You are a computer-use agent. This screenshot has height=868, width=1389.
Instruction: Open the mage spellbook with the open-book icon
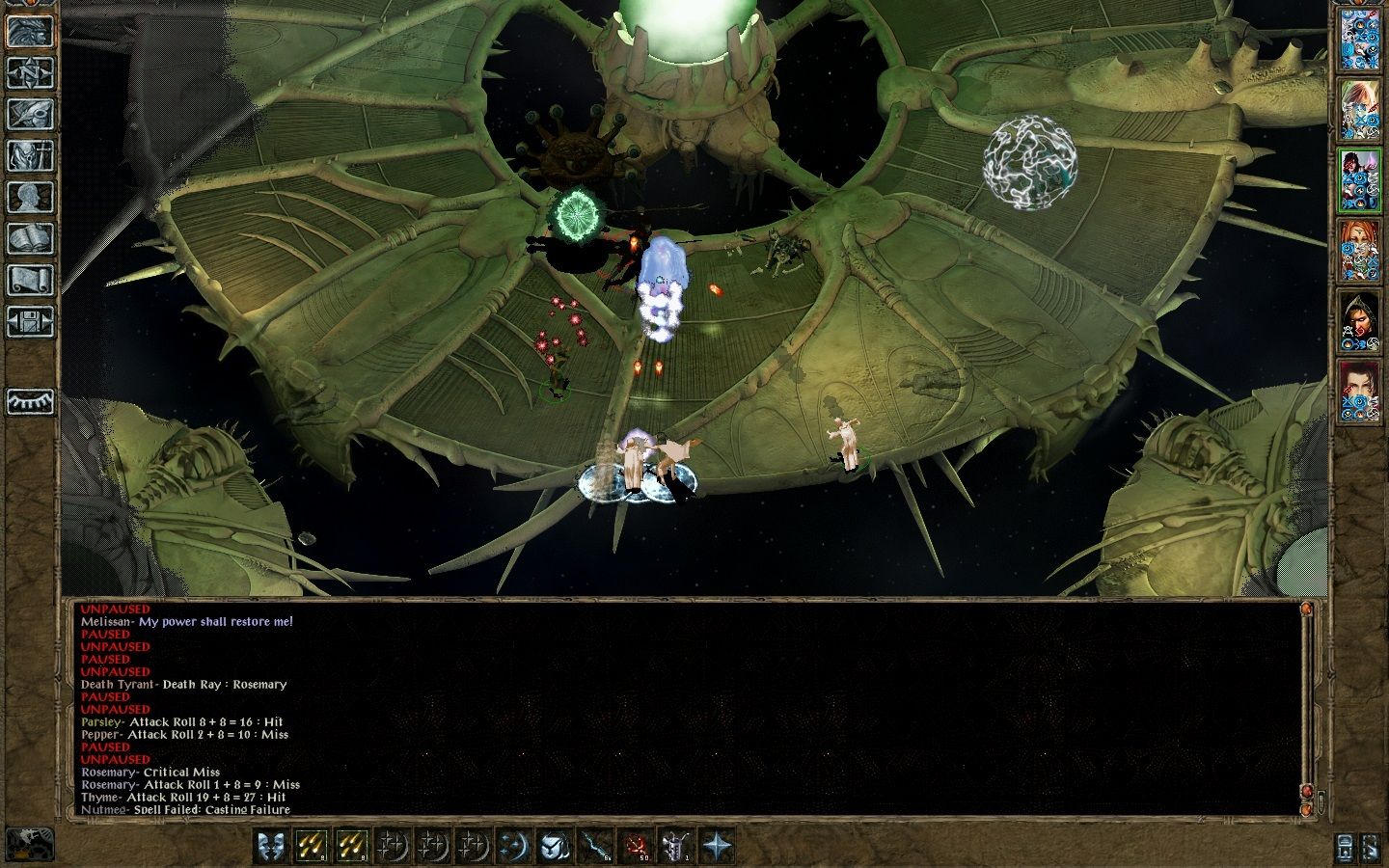[30, 238]
